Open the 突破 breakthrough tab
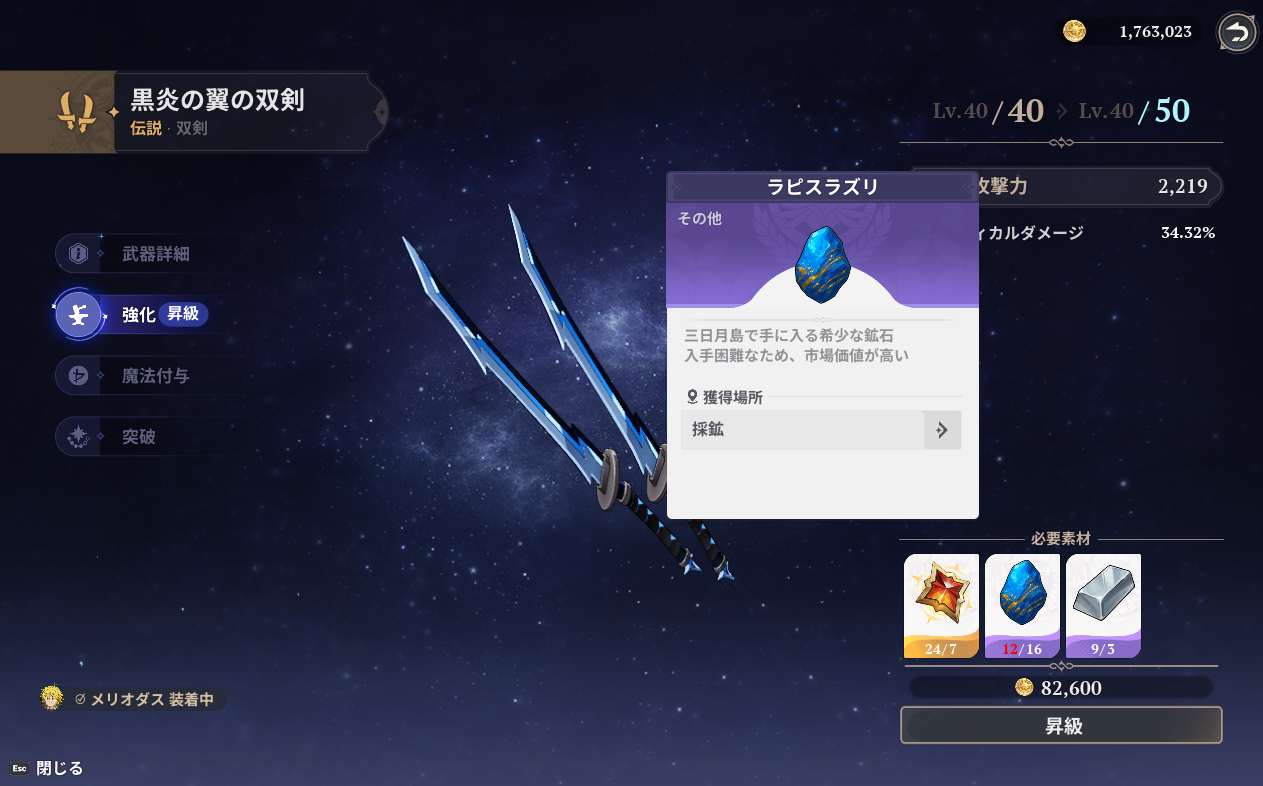This screenshot has height=786, width=1263. pos(138,437)
